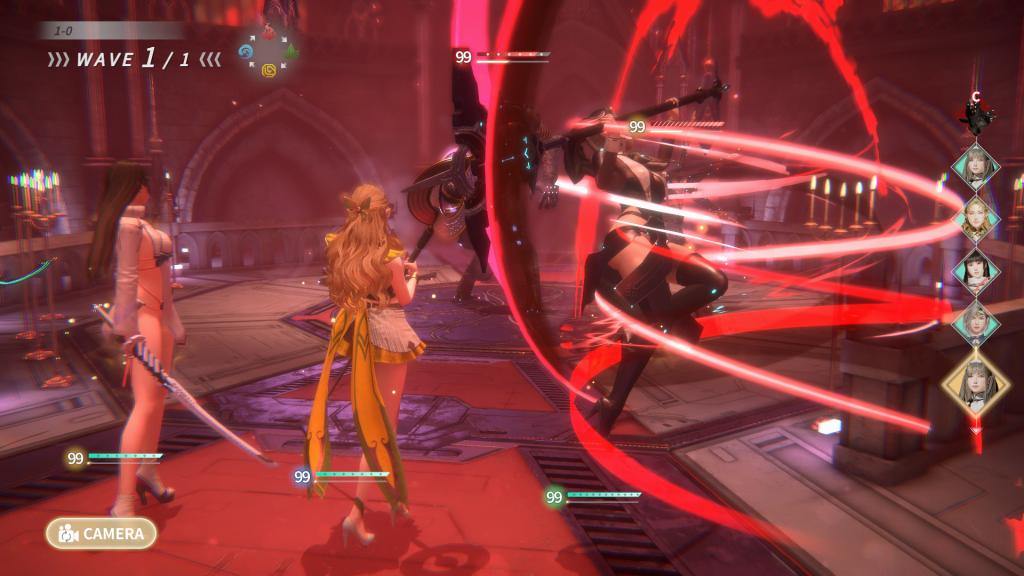1024x576 pixels.
Task: Toggle the CAMERA button
Action: [101, 533]
